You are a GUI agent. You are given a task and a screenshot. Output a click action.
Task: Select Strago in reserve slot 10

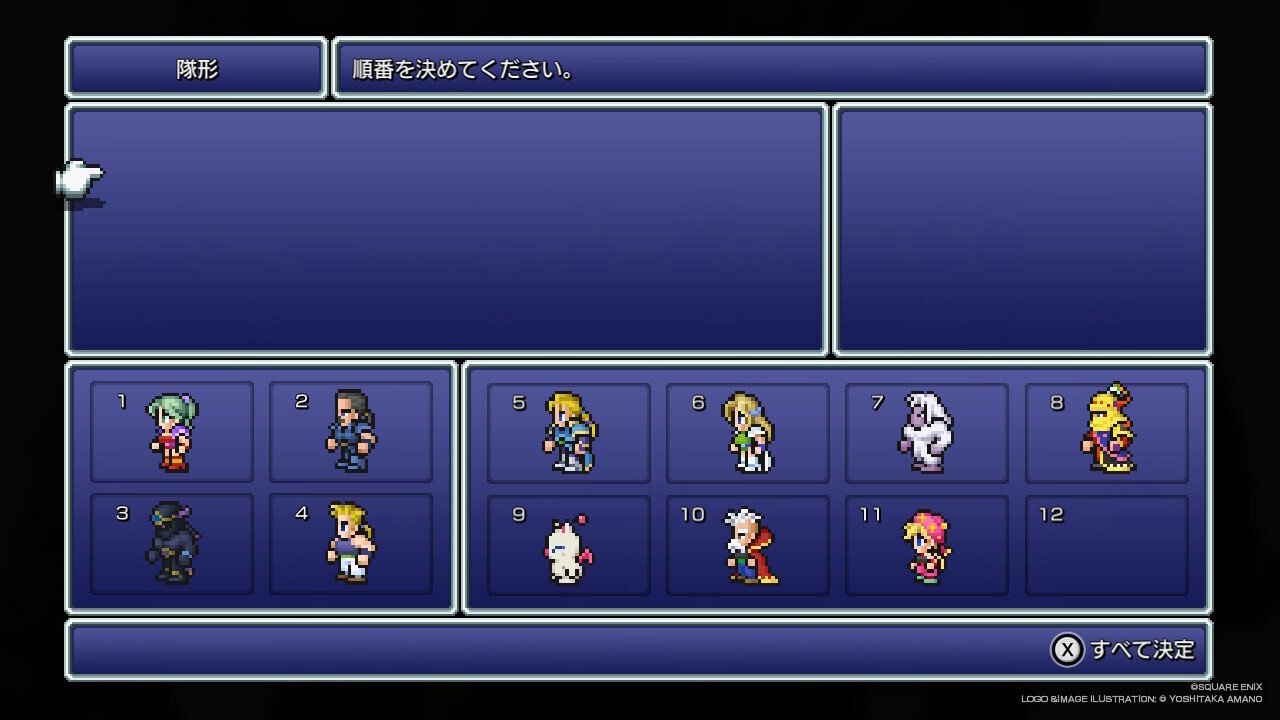(x=746, y=543)
